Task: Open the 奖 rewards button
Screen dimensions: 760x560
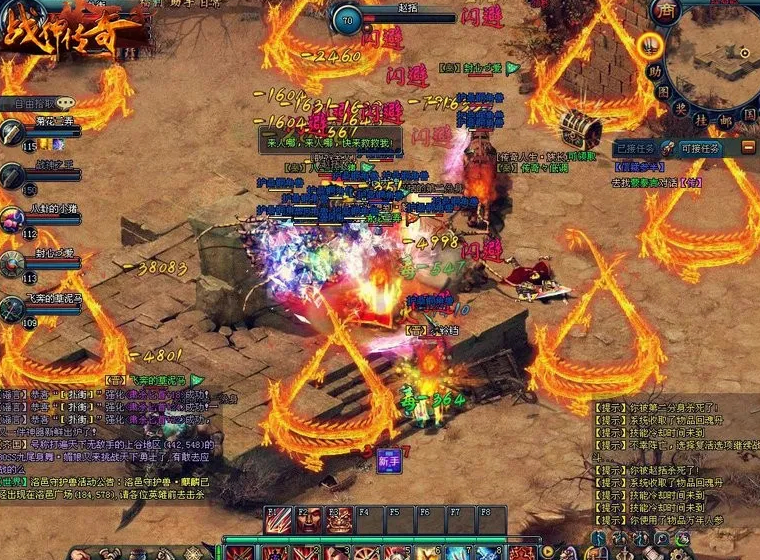Action: pos(680,108)
